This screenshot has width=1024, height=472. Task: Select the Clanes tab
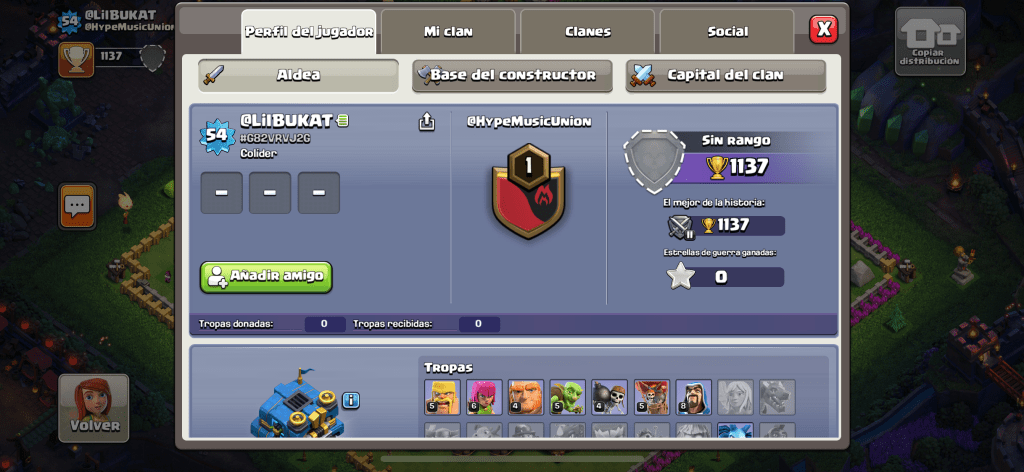(587, 32)
